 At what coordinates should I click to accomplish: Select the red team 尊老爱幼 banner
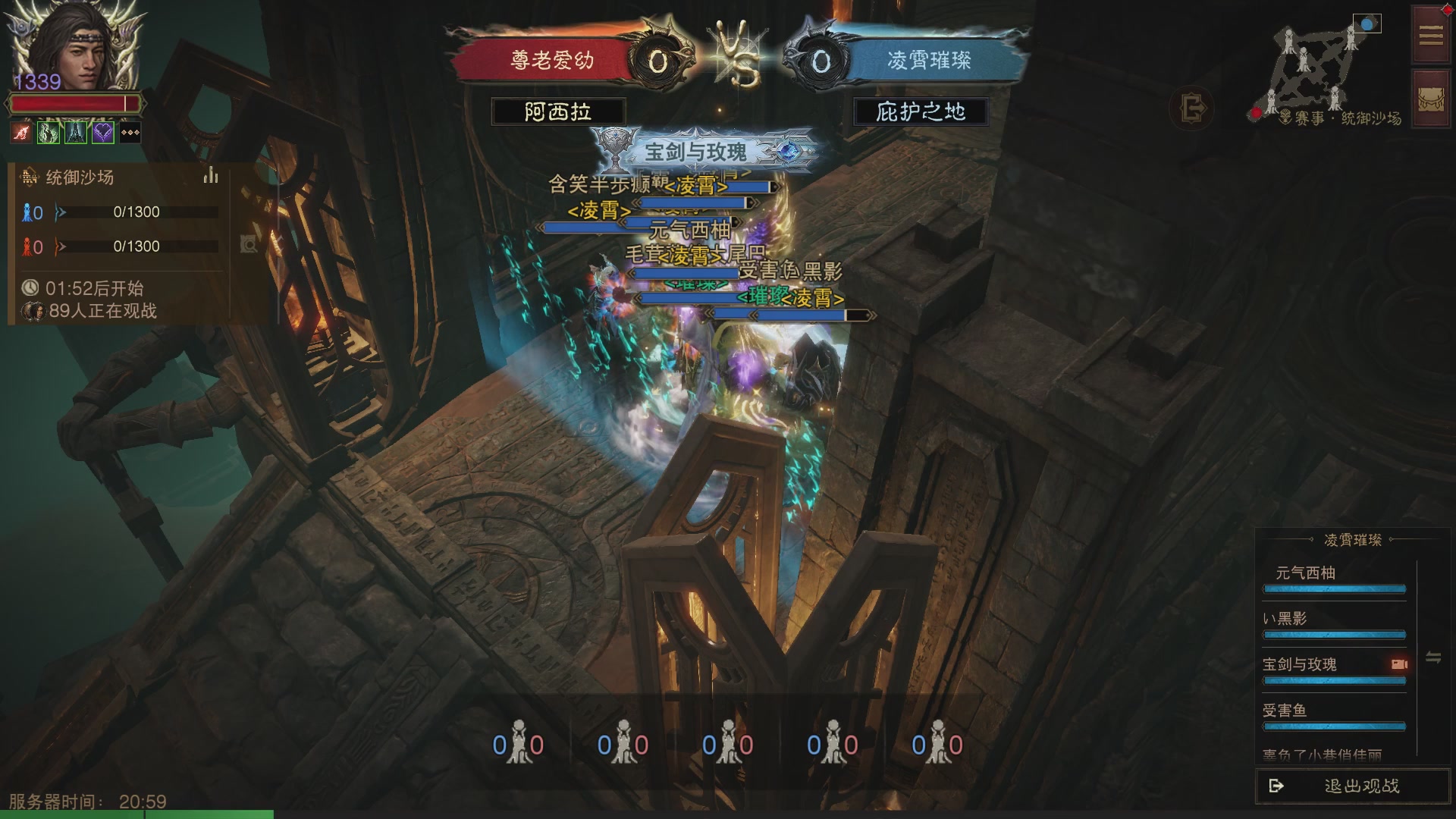(x=552, y=61)
